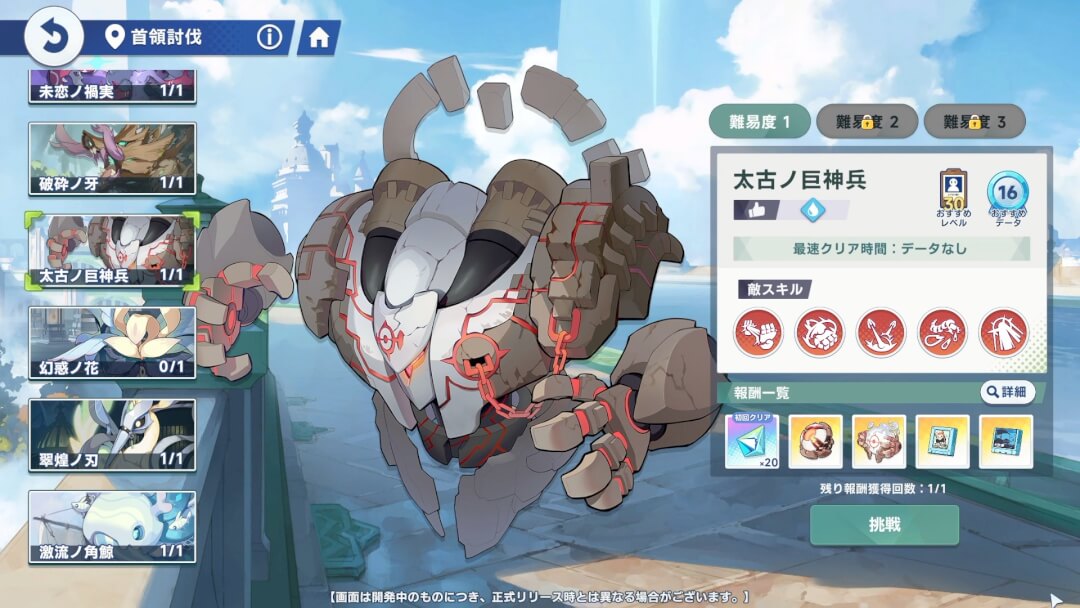Choose the 翠煌ノ刃 boss entry
The width and height of the screenshot is (1080, 608).
click(112, 434)
